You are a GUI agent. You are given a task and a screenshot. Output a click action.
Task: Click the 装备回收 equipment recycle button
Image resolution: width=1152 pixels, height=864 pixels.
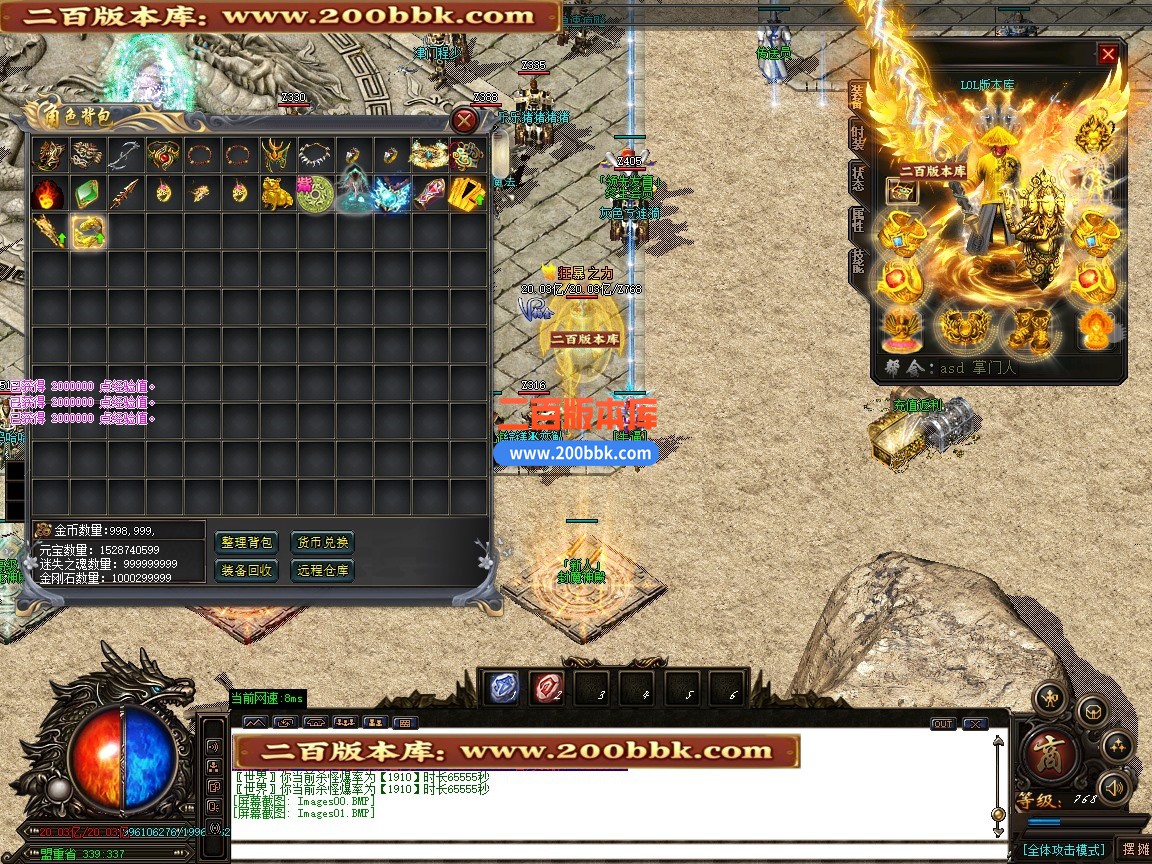(x=247, y=571)
